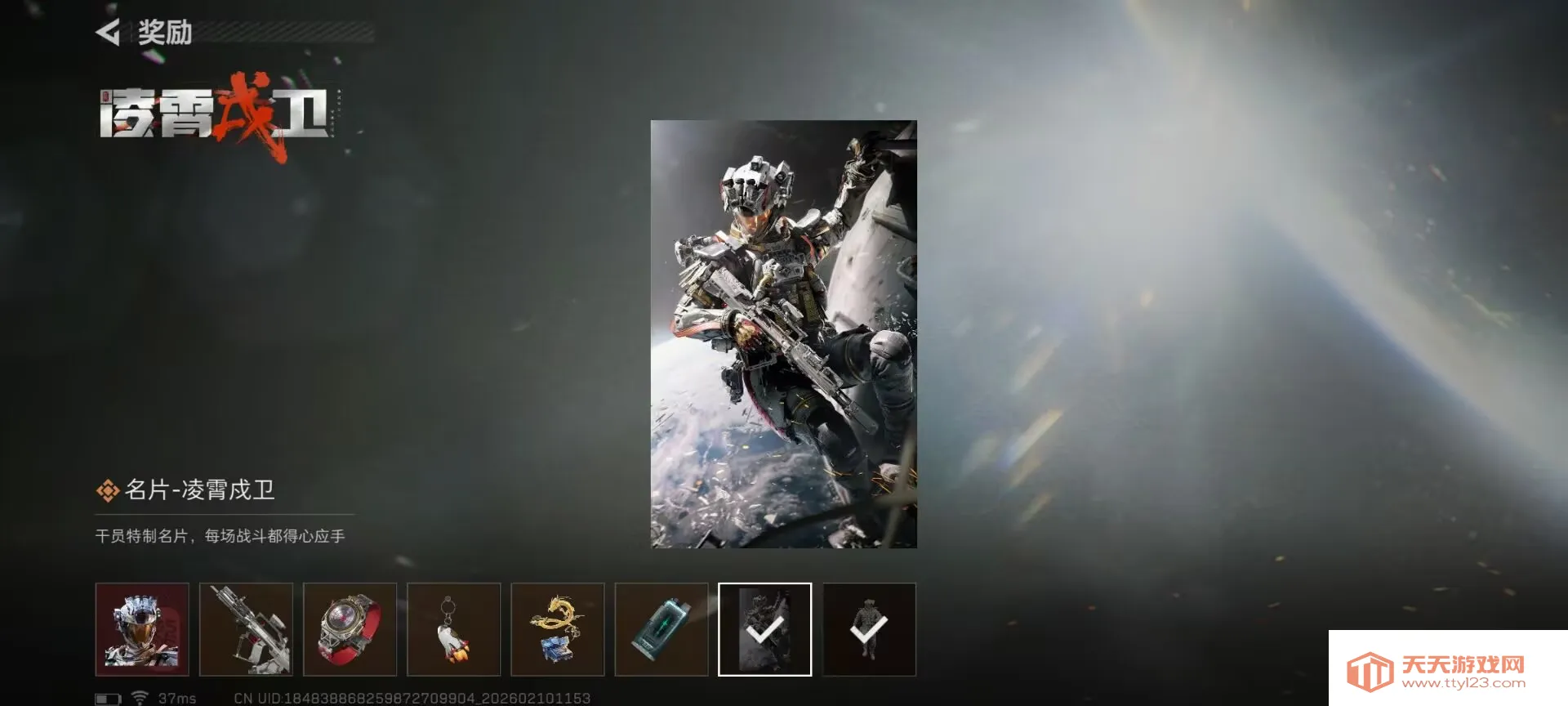
Task: Select the penguin keychain charm icon
Action: (x=454, y=629)
